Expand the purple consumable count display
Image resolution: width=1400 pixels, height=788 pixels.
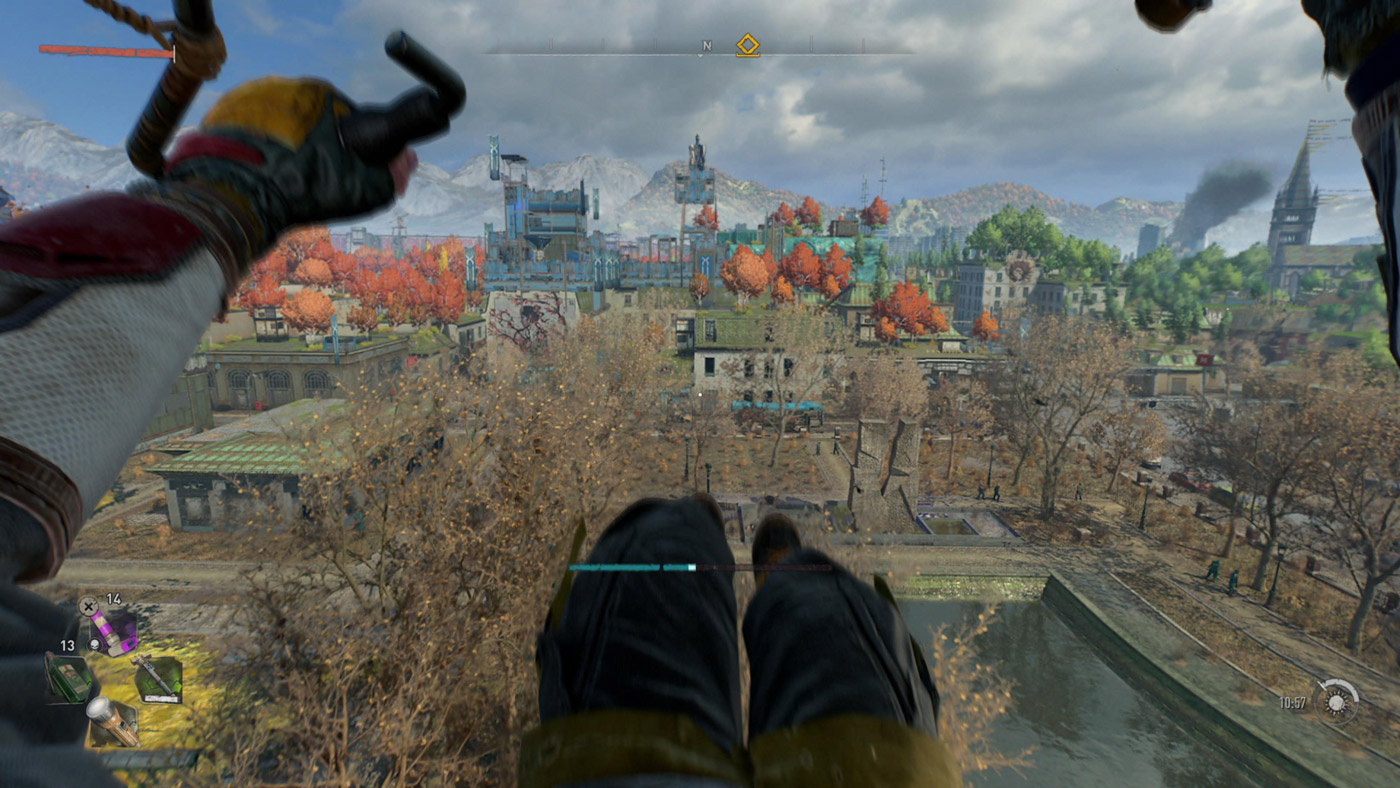pos(114,599)
